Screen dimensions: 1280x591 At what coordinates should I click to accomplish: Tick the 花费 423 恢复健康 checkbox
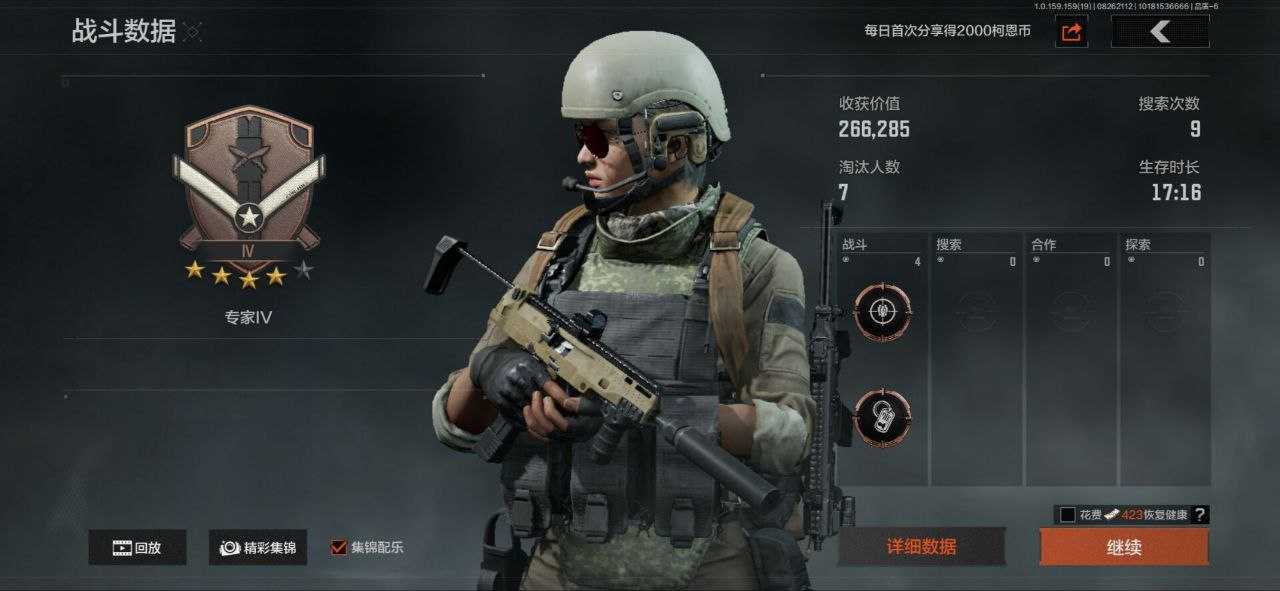(x=1068, y=515)
